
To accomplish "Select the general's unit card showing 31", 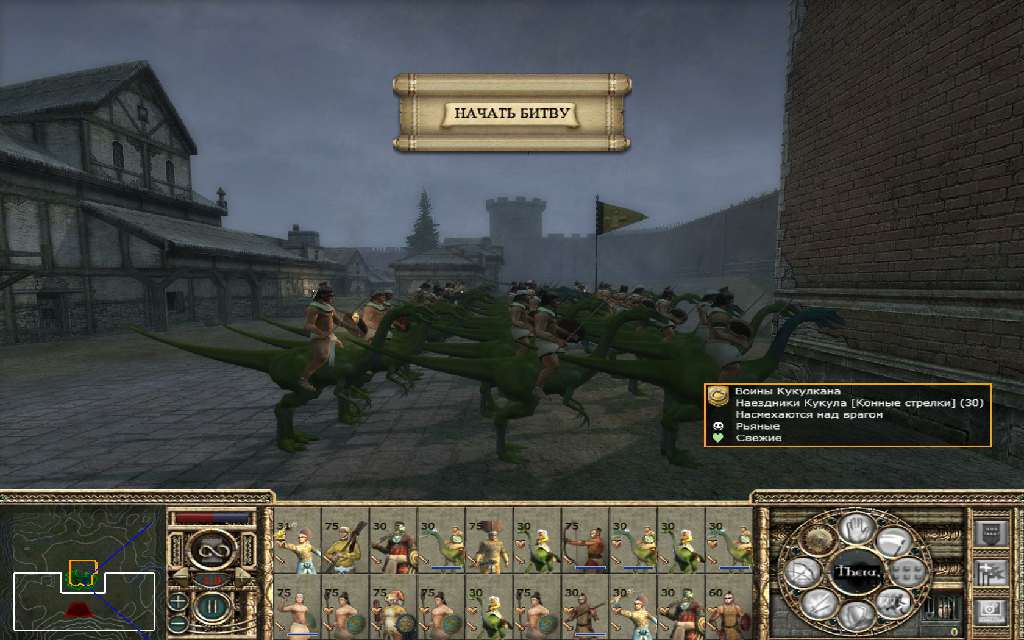I will [x=295, y=540].
